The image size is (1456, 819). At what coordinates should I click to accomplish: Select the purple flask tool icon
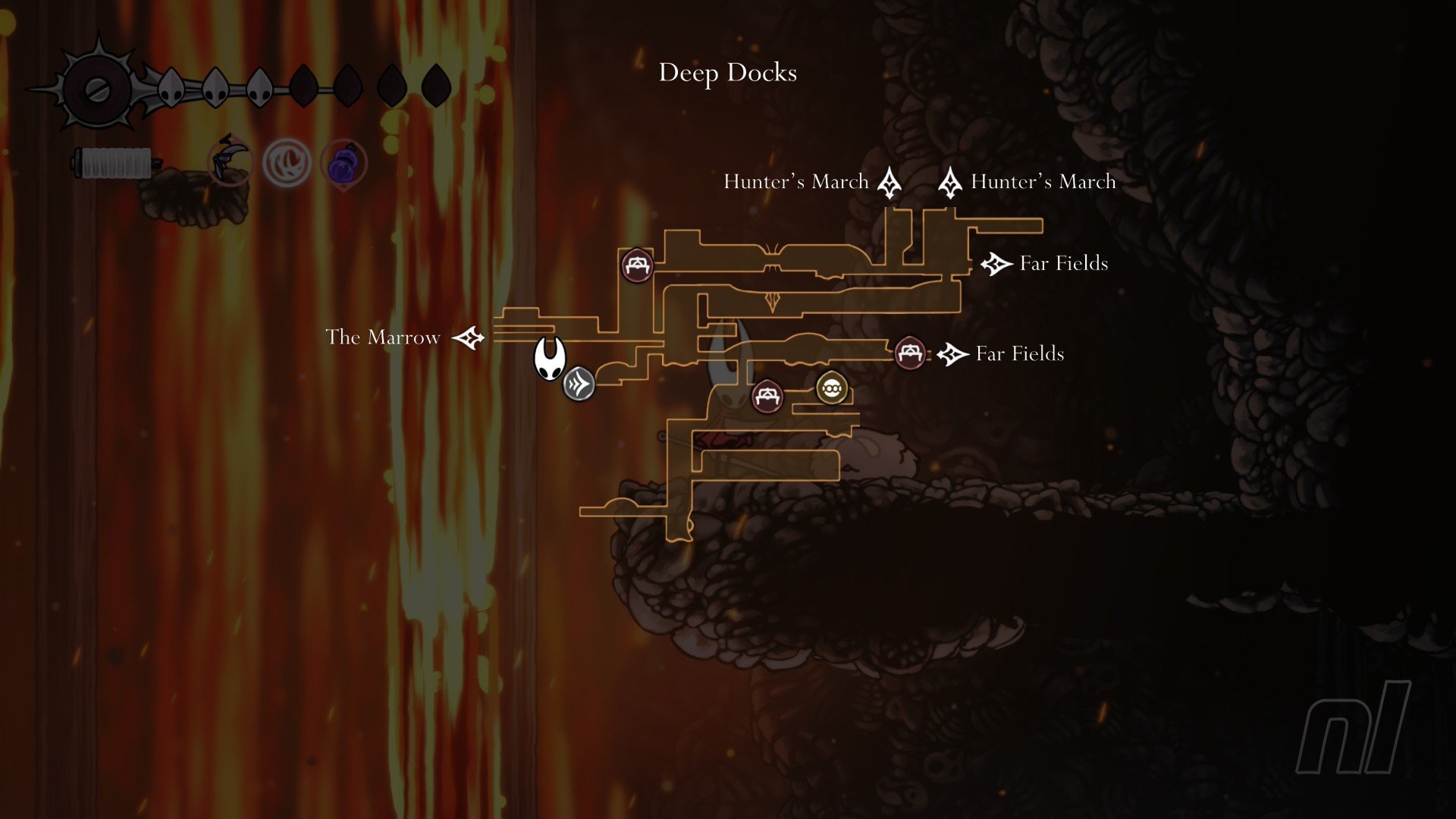tap(344, 164)
